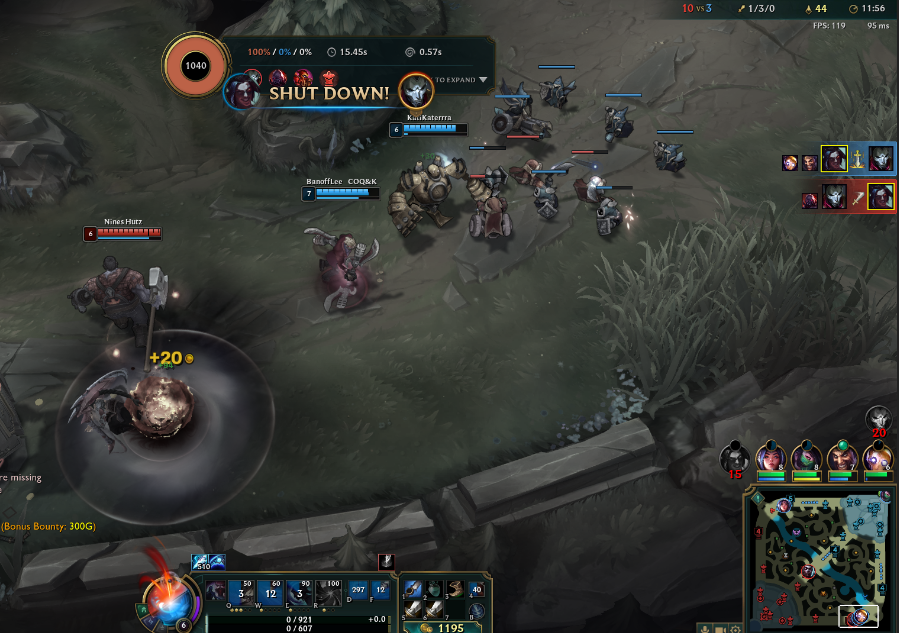Use the potion in inventory slot 2

433,588
